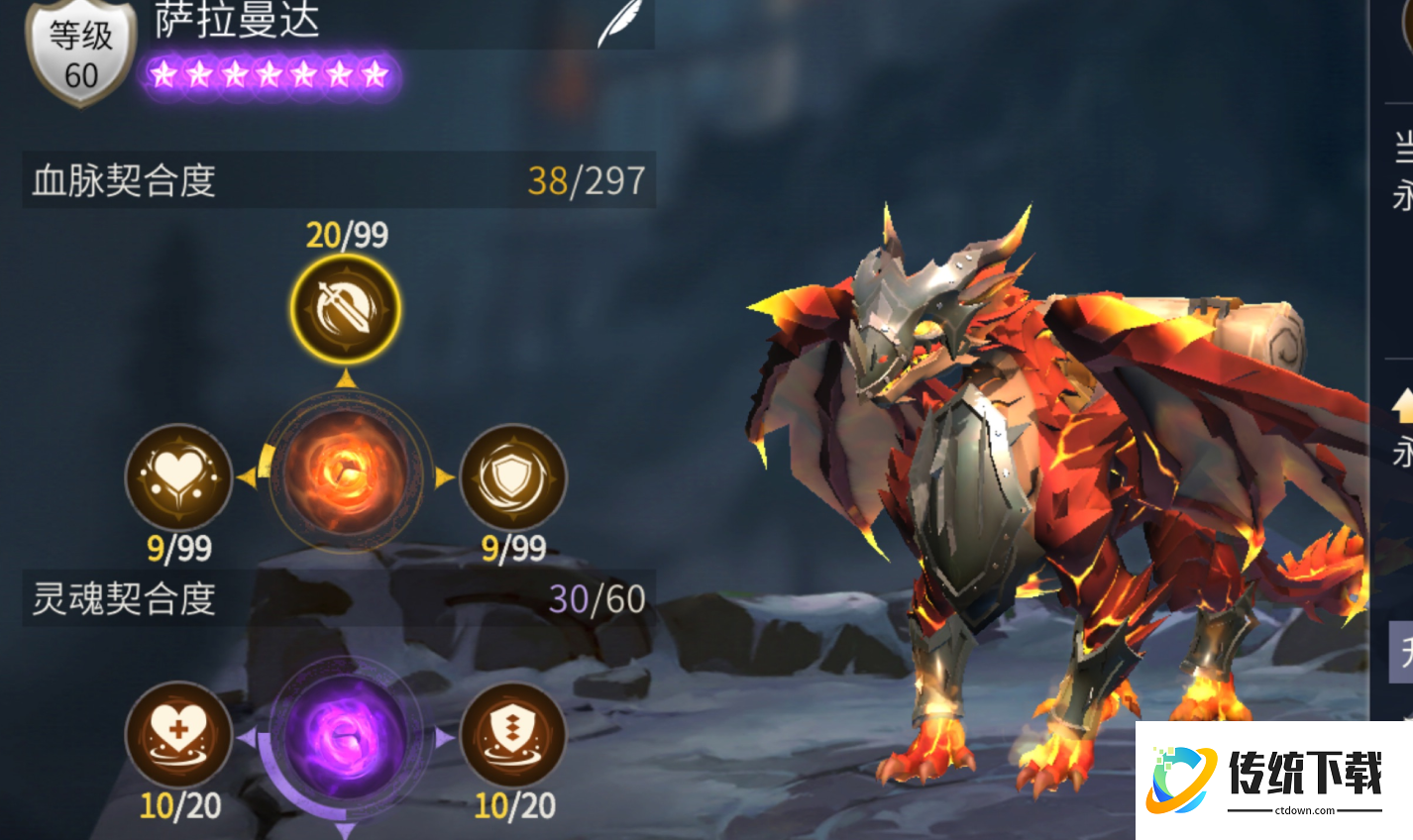Select the crossed-sword attack bloodline node
The width and height of the screenshot is (1413, 840).
click(x=346, y=309)
